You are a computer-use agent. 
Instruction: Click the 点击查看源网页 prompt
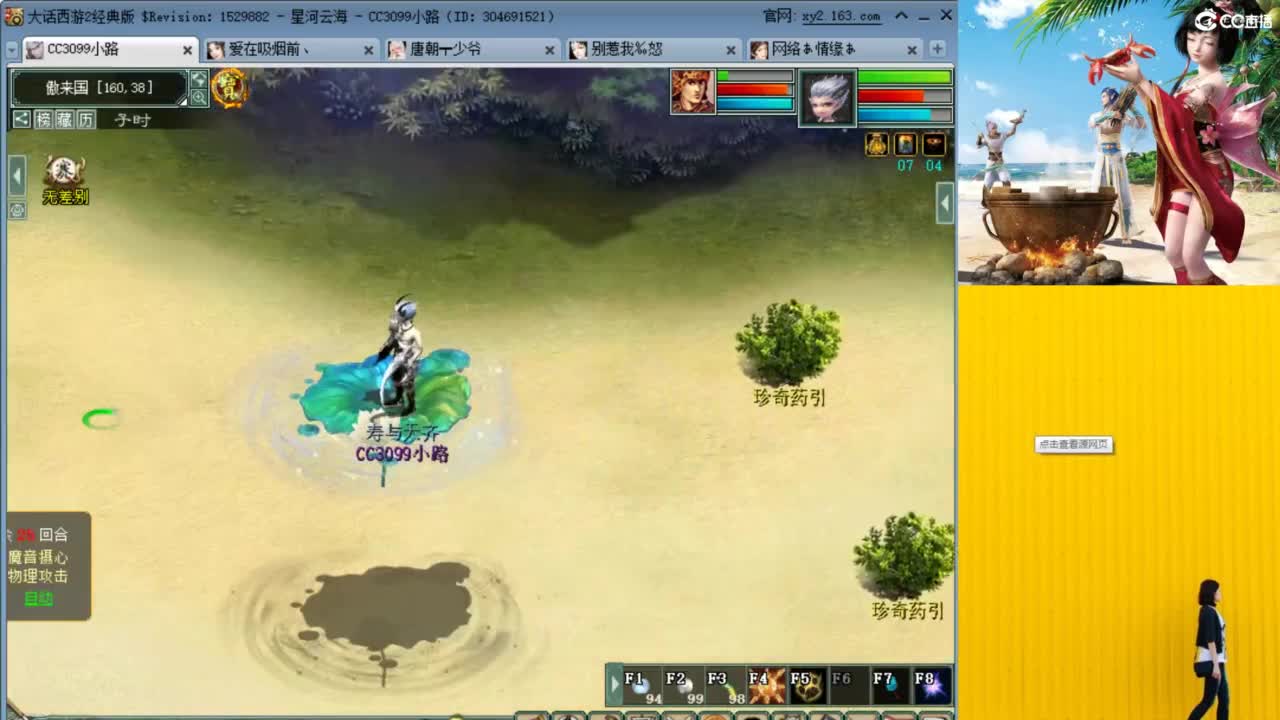tap(1075, 444)
